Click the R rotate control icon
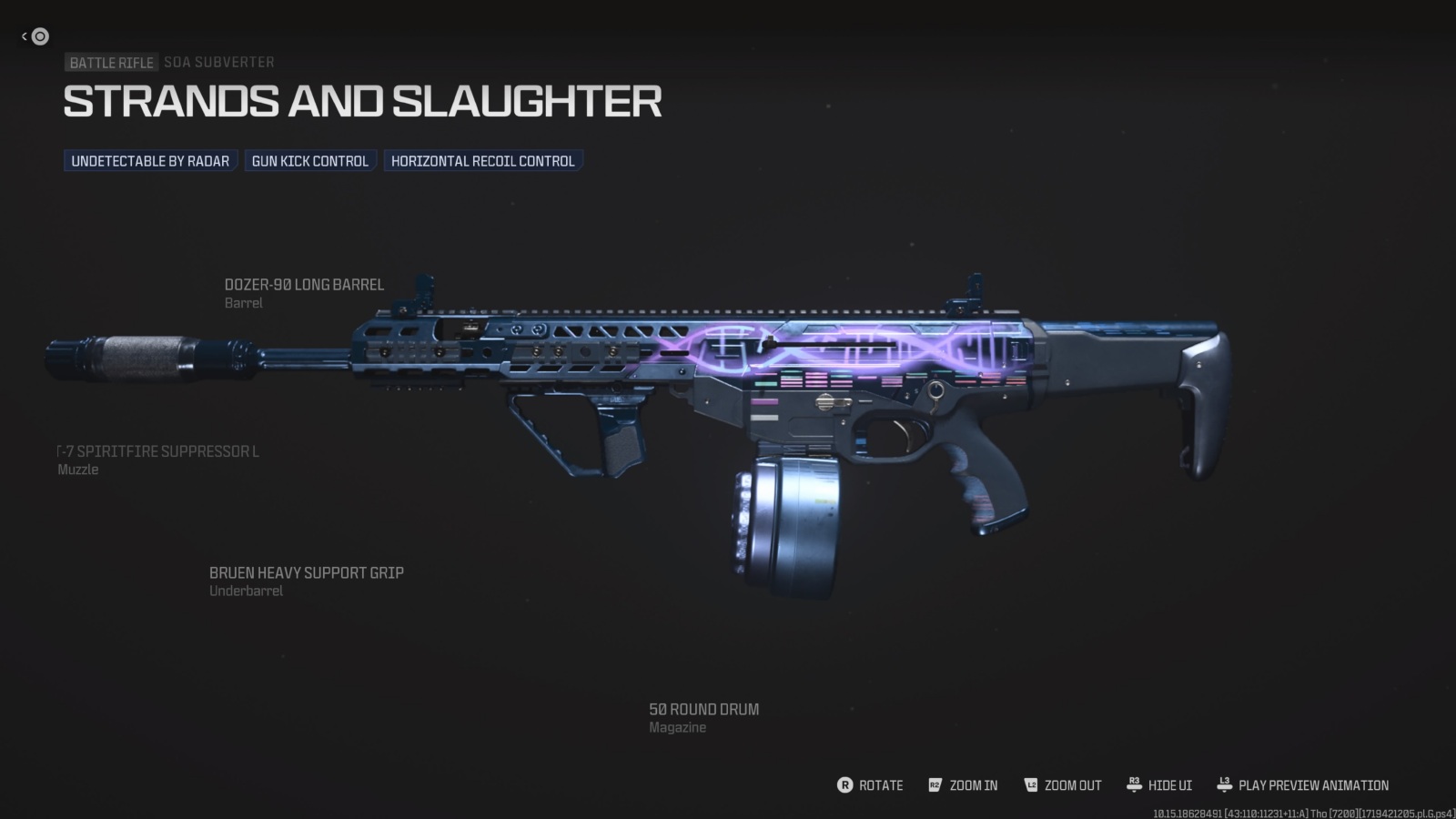Viewport: 1456px width, 819px height. coord(844,785)
